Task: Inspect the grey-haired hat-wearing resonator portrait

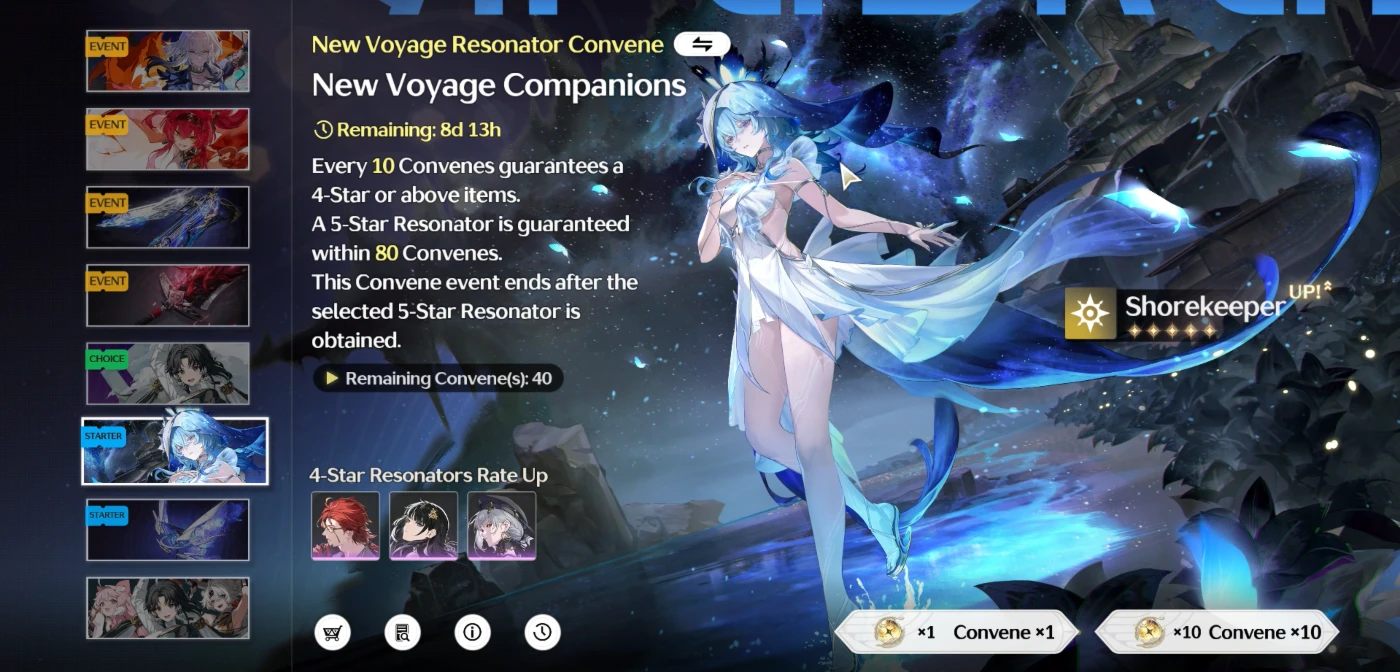Action: click(x=502, y=525)
